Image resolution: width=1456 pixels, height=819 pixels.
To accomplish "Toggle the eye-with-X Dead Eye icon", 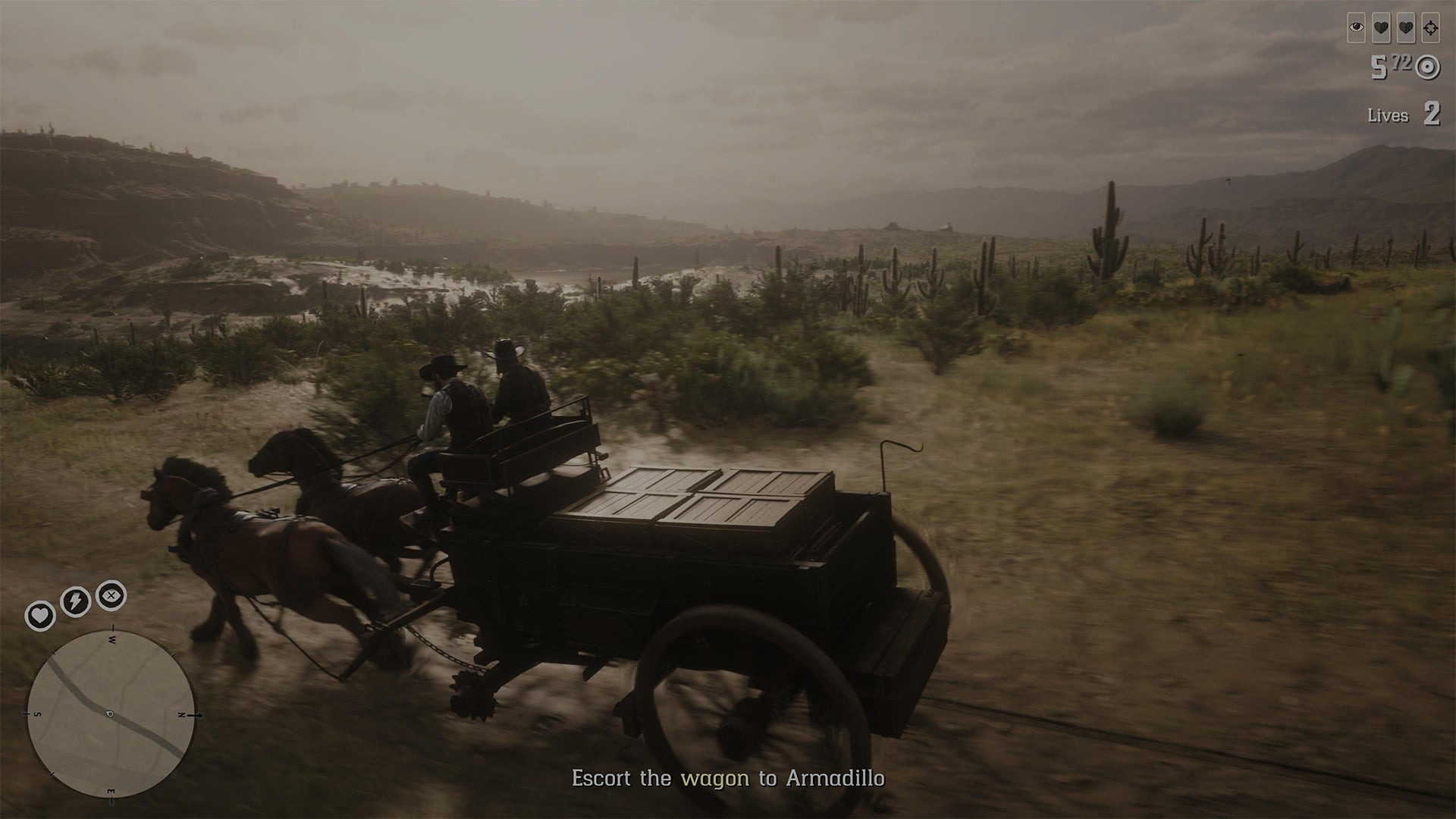I will (111, 595).
